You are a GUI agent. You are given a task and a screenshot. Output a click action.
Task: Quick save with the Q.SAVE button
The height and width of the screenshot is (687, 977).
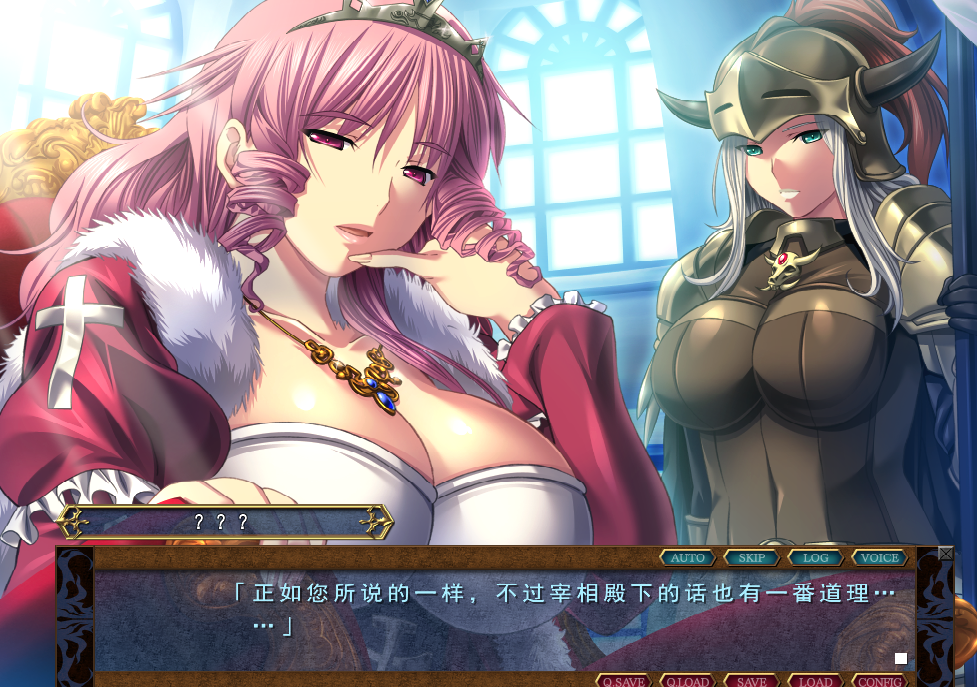tap(624, 681)
